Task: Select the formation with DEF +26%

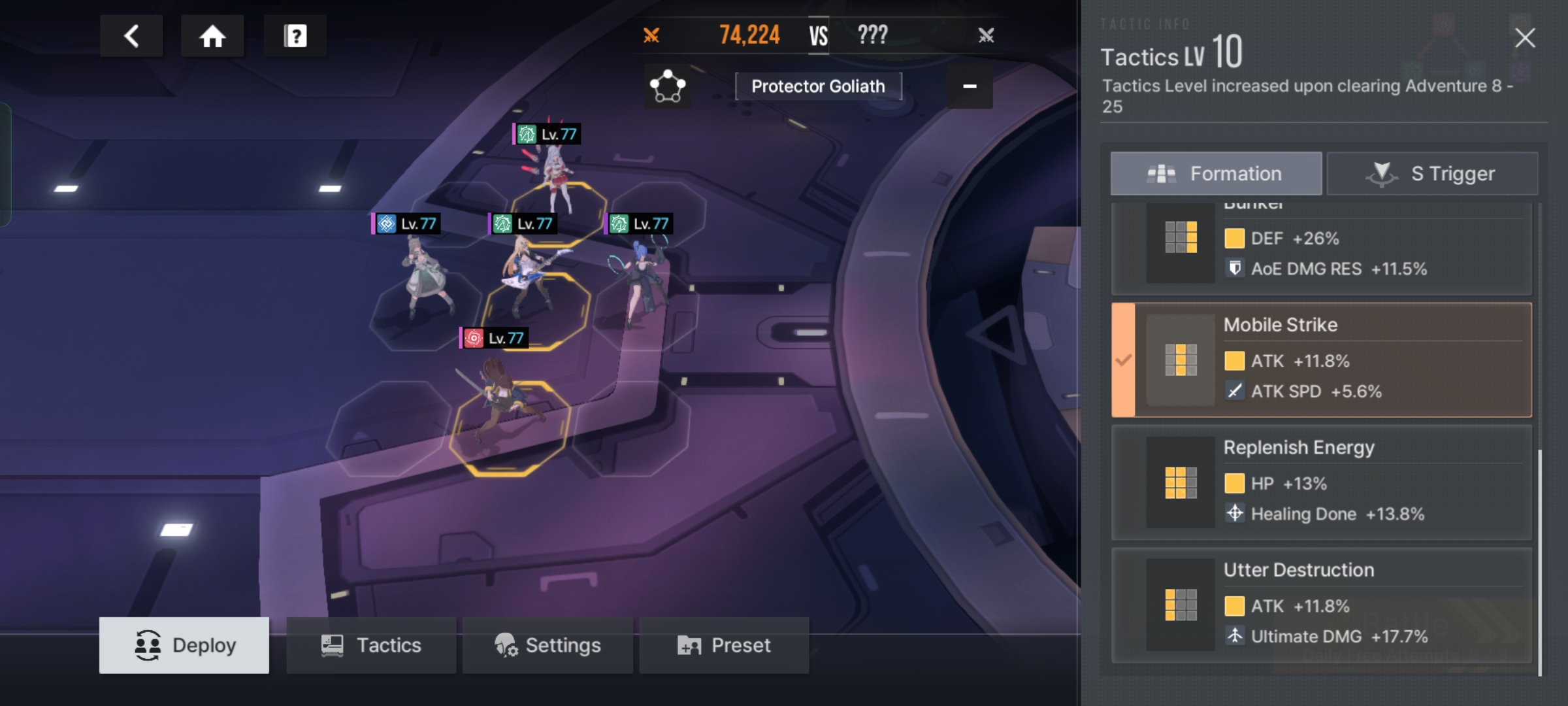Action: pyautogui.click(x=1321, y=248)
